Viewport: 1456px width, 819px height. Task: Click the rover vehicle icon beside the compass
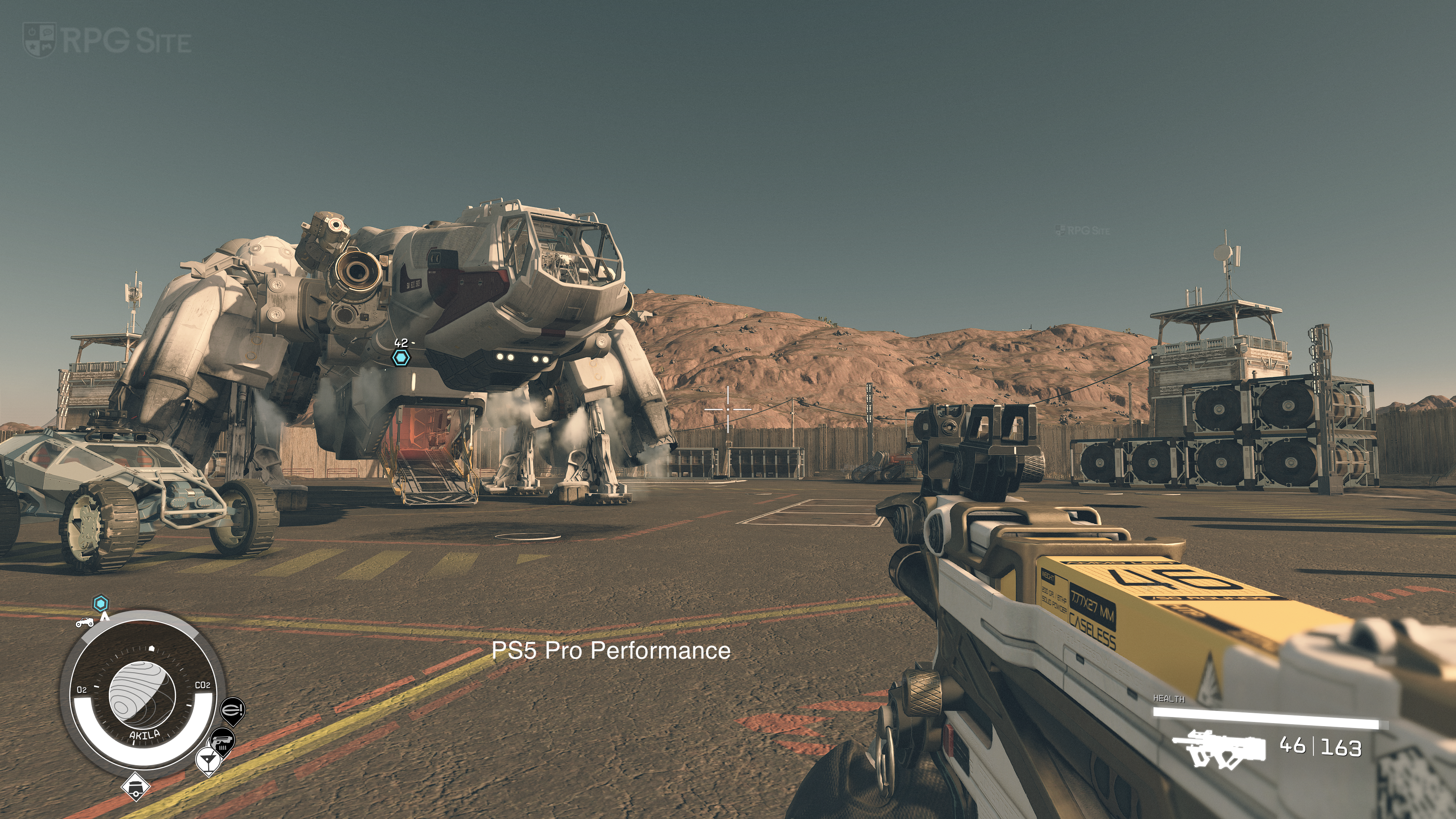point(85,622)
